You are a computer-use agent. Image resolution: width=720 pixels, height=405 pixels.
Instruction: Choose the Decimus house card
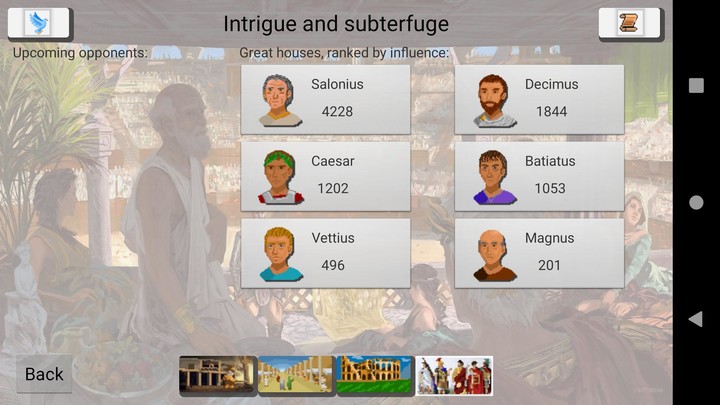[539, 99]
